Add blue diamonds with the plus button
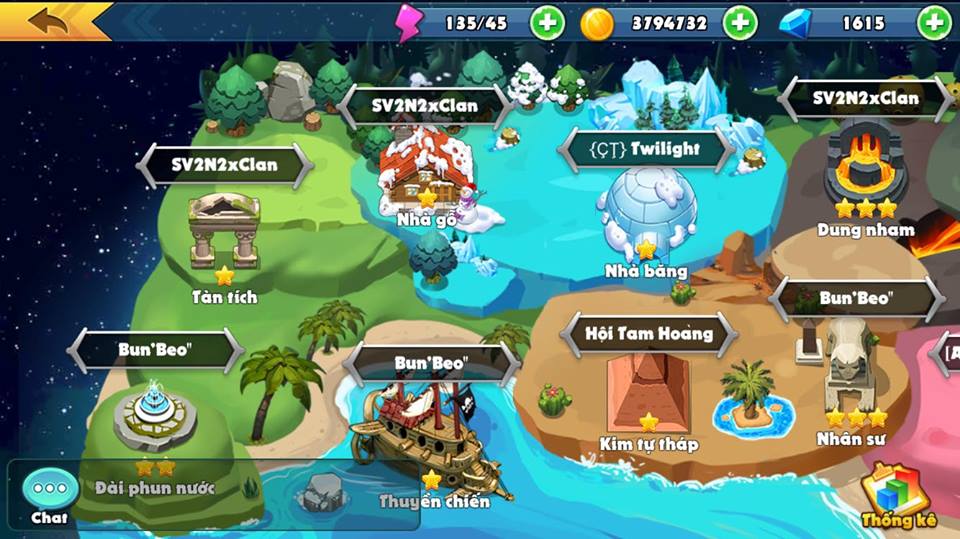 934,23
